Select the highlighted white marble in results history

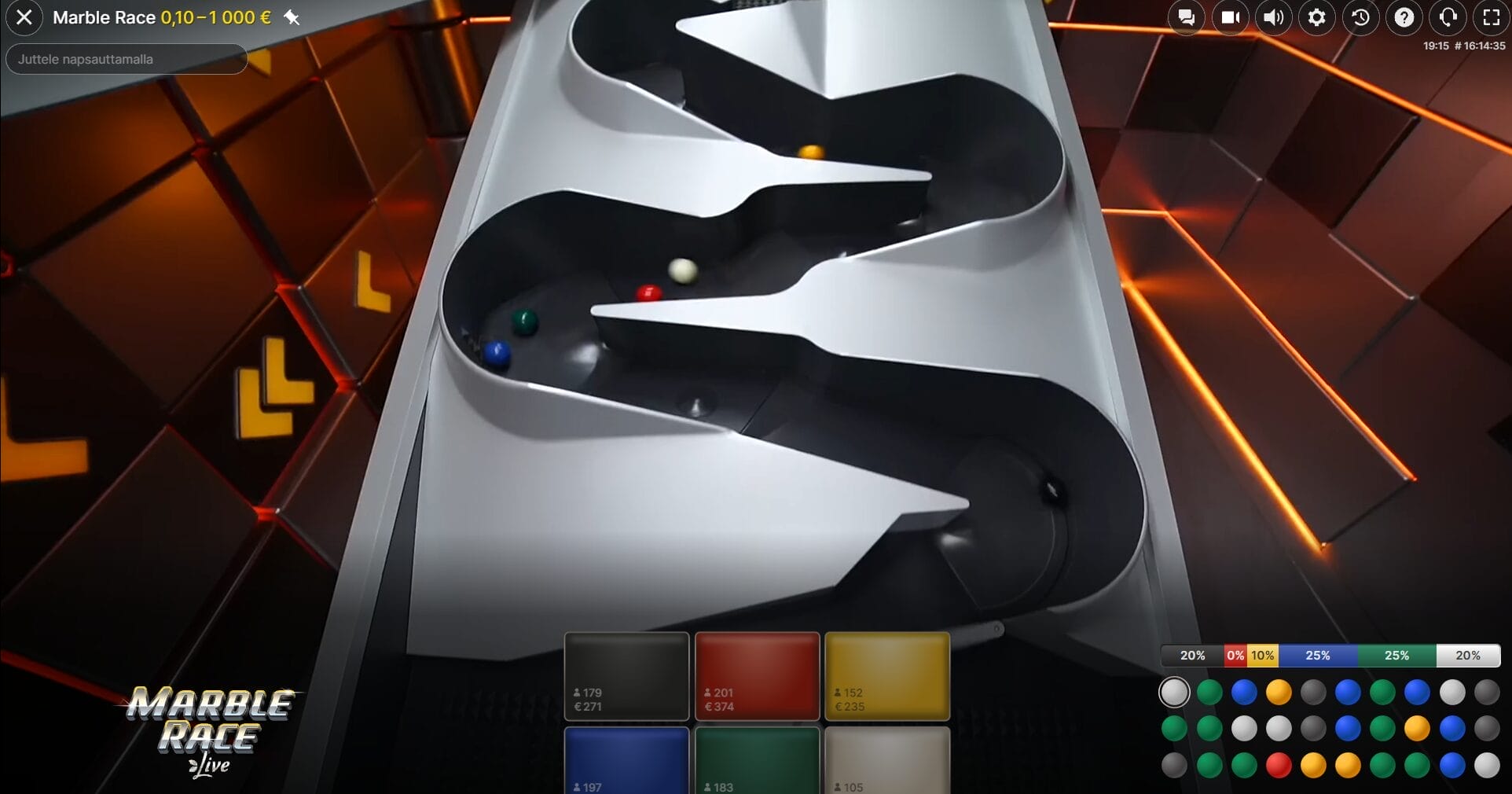[1174, 693]
